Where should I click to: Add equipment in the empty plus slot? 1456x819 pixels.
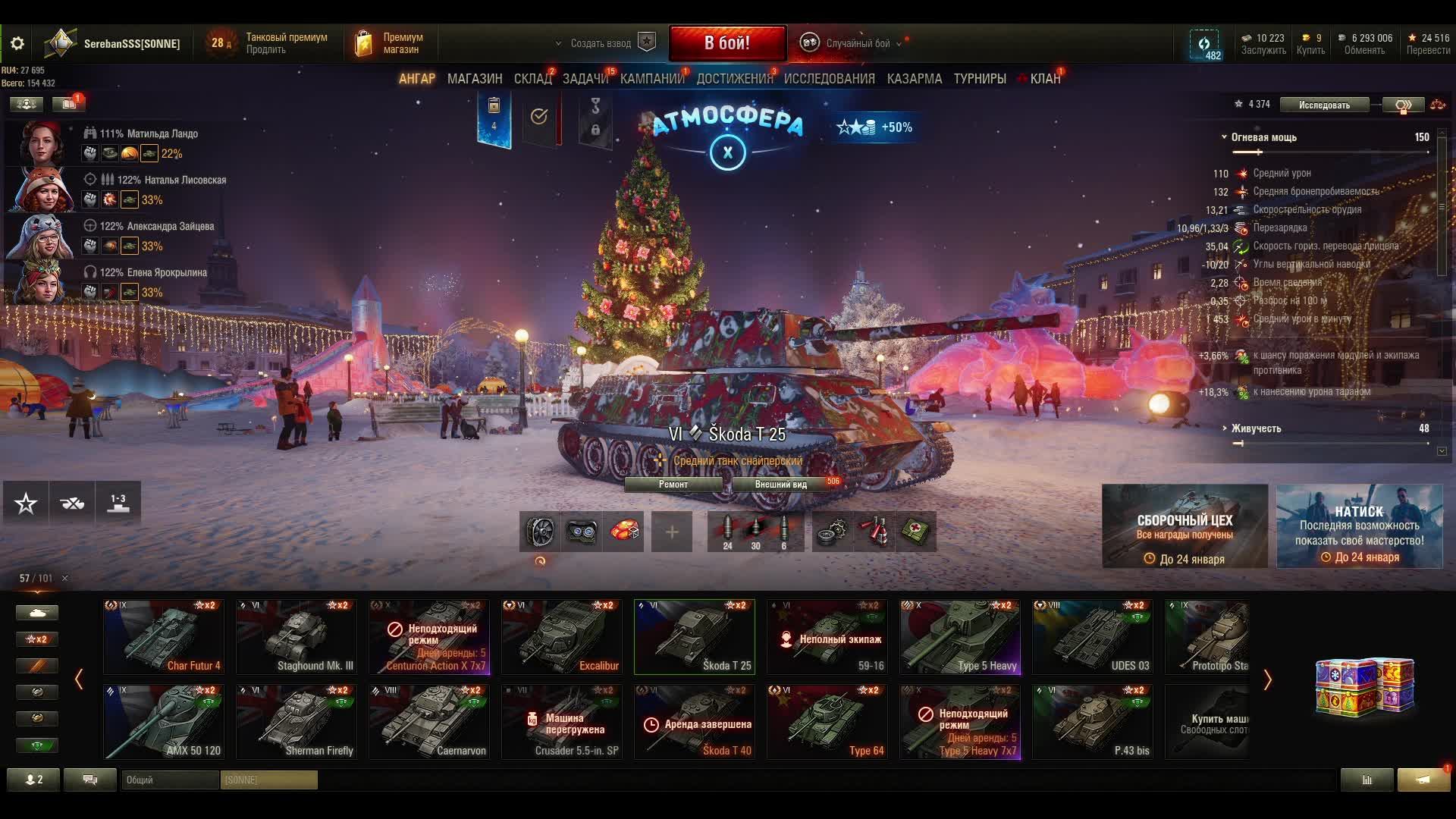[672, 532]
